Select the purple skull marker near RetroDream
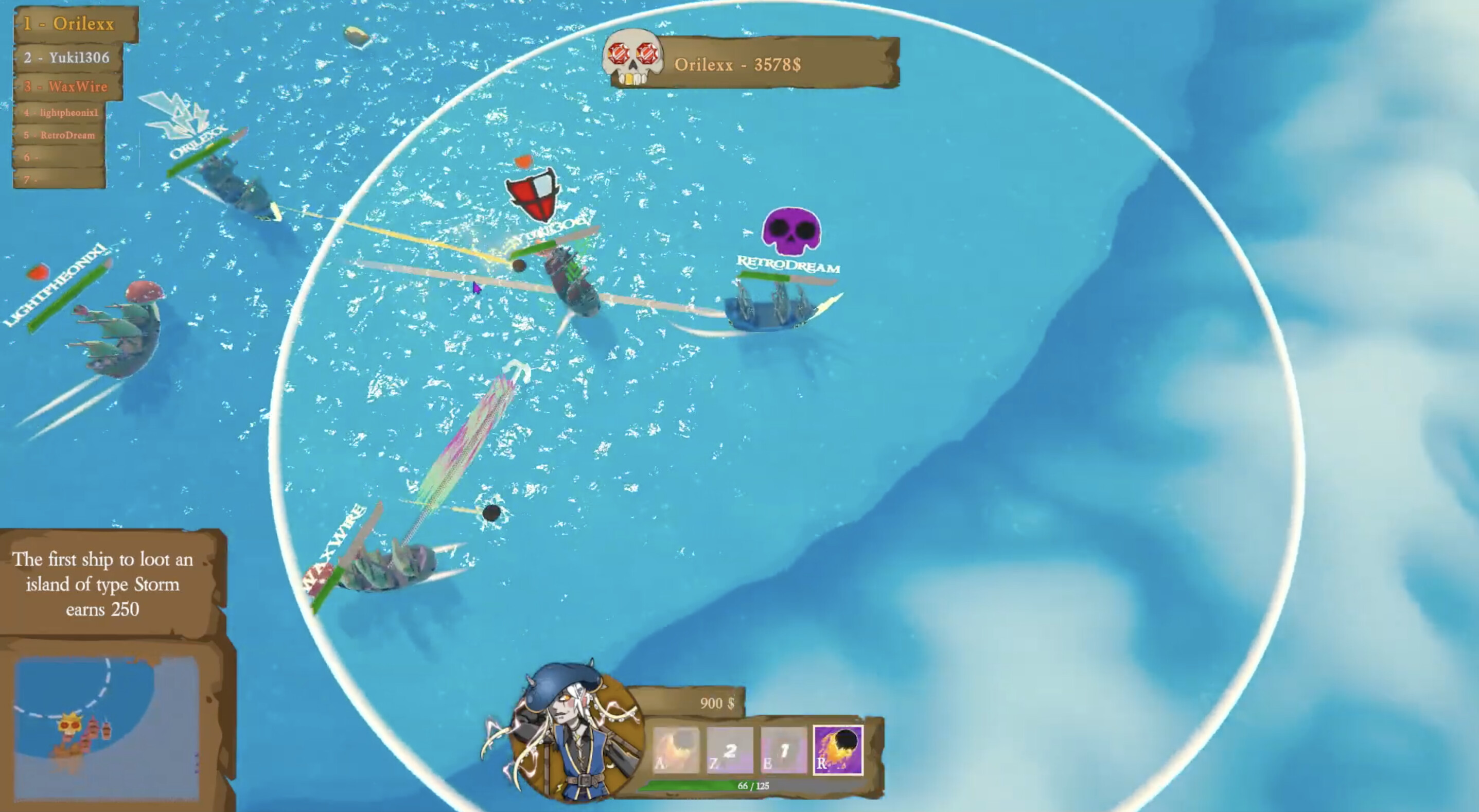 793,232
